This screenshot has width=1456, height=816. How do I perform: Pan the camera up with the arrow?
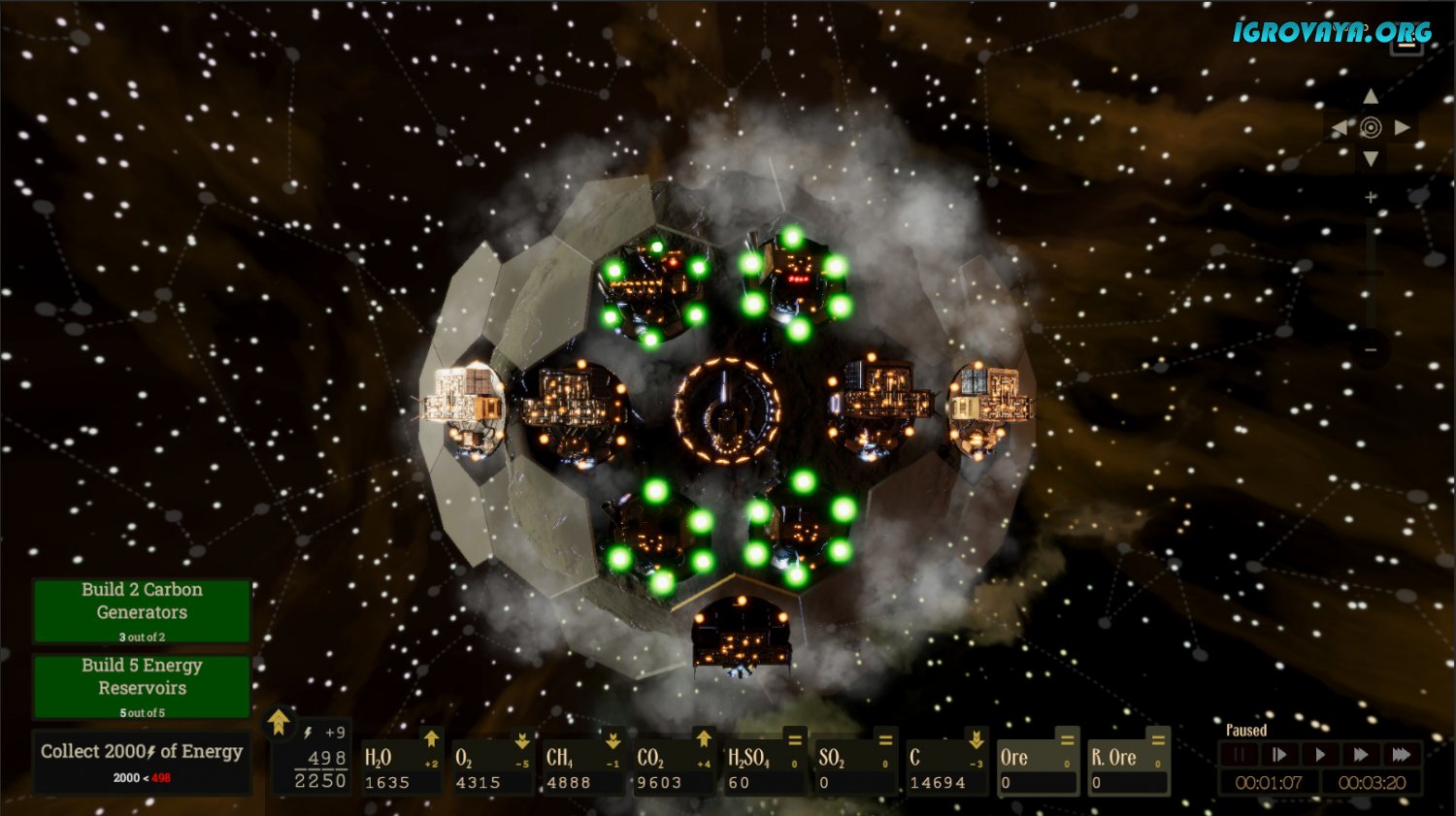pyautogui.click(x=1371, y=96)
